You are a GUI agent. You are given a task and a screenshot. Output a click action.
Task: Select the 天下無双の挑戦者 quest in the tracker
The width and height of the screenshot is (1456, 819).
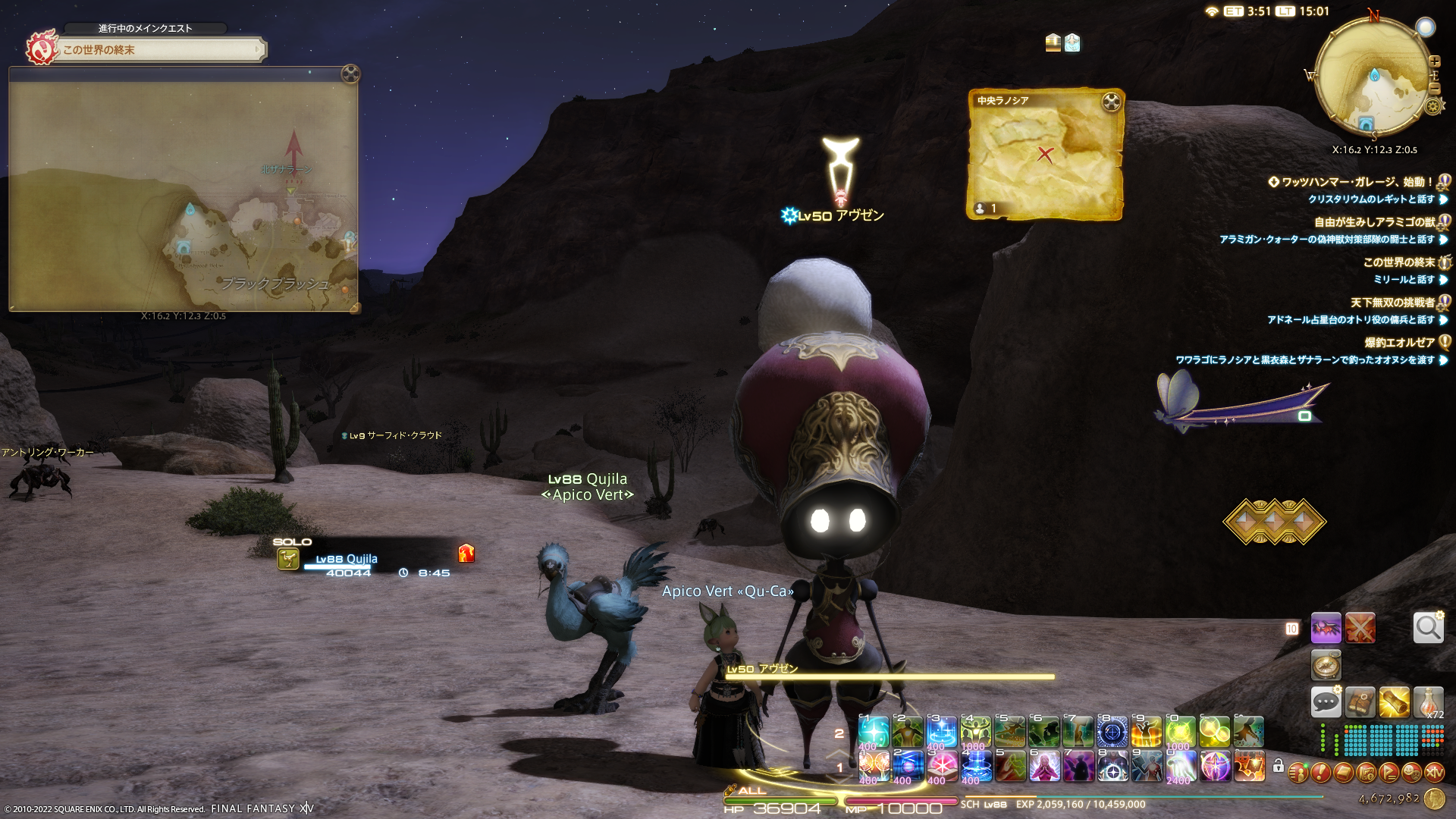coord(1392,303)
